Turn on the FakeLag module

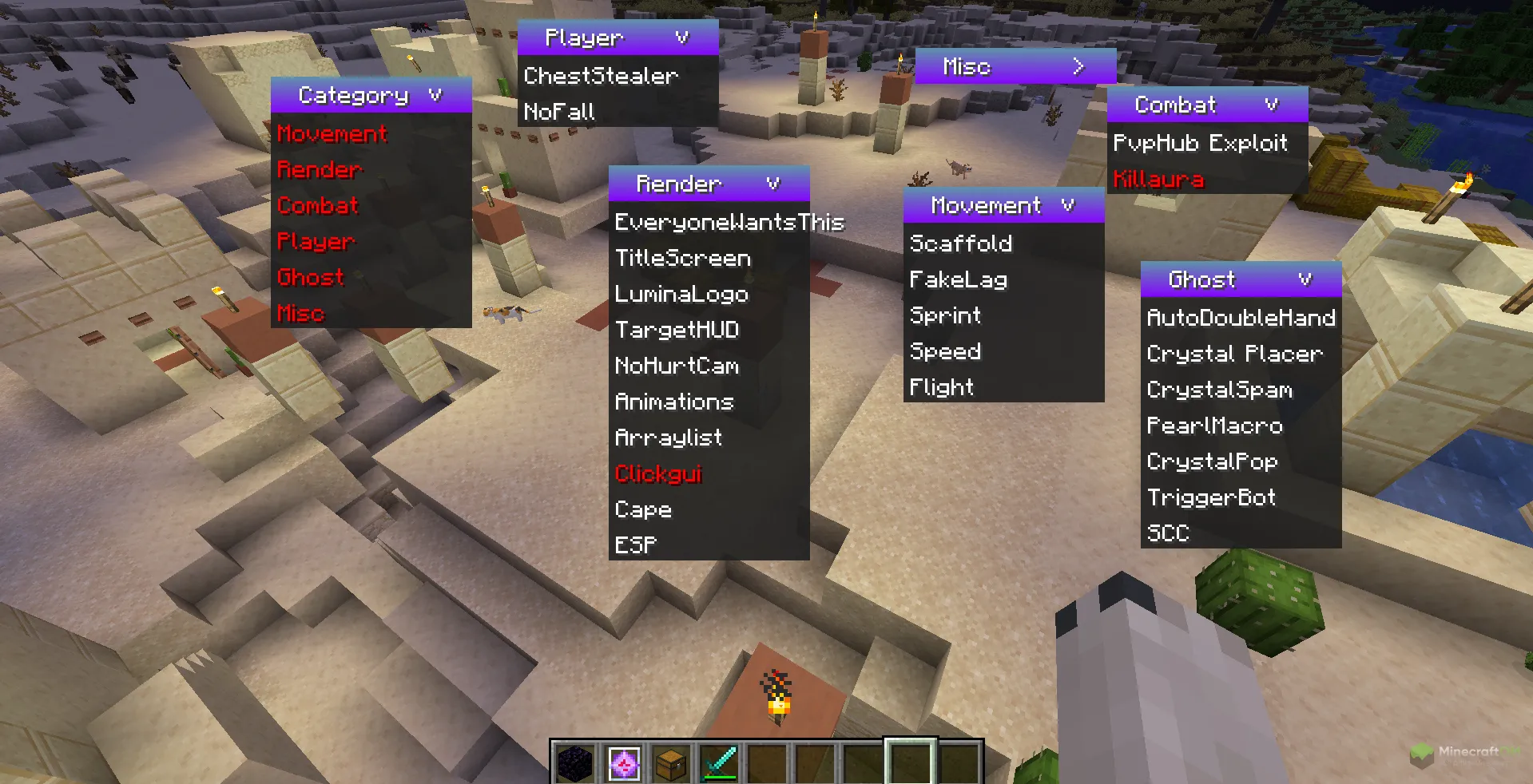point(959,279)
